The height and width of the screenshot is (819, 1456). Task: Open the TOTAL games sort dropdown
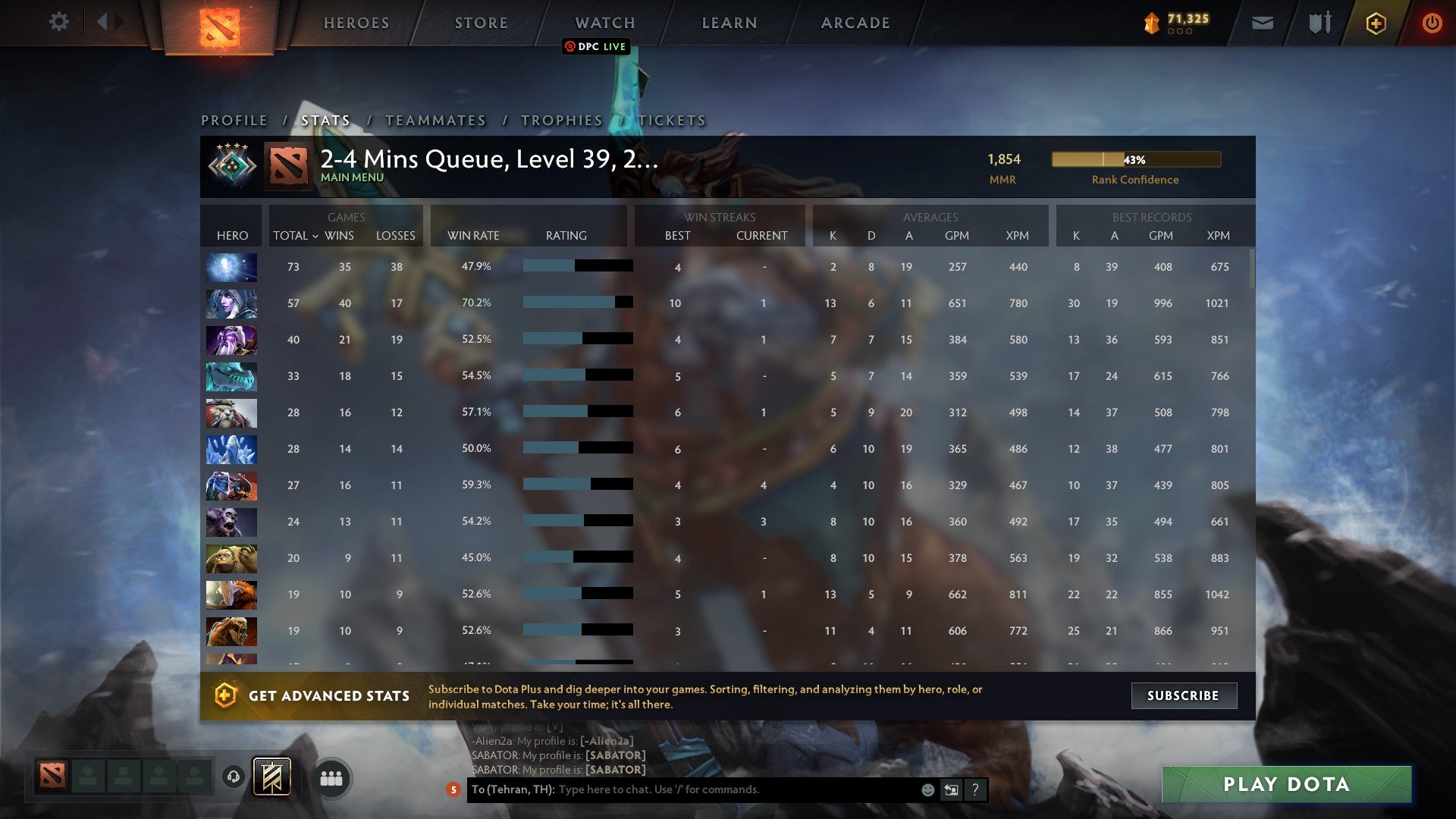(296, 236)
